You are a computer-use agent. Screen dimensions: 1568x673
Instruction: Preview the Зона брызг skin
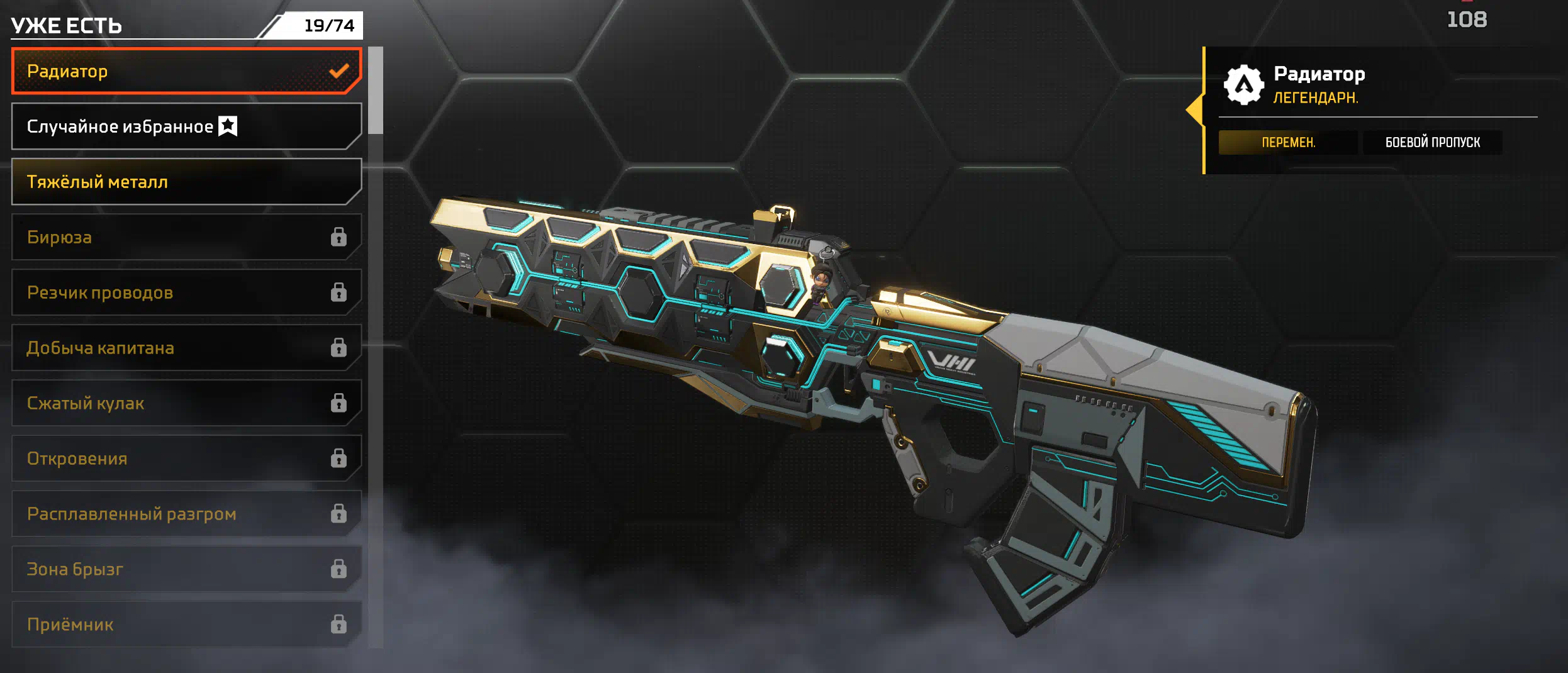pyautogui.click(x=186, y=569)
